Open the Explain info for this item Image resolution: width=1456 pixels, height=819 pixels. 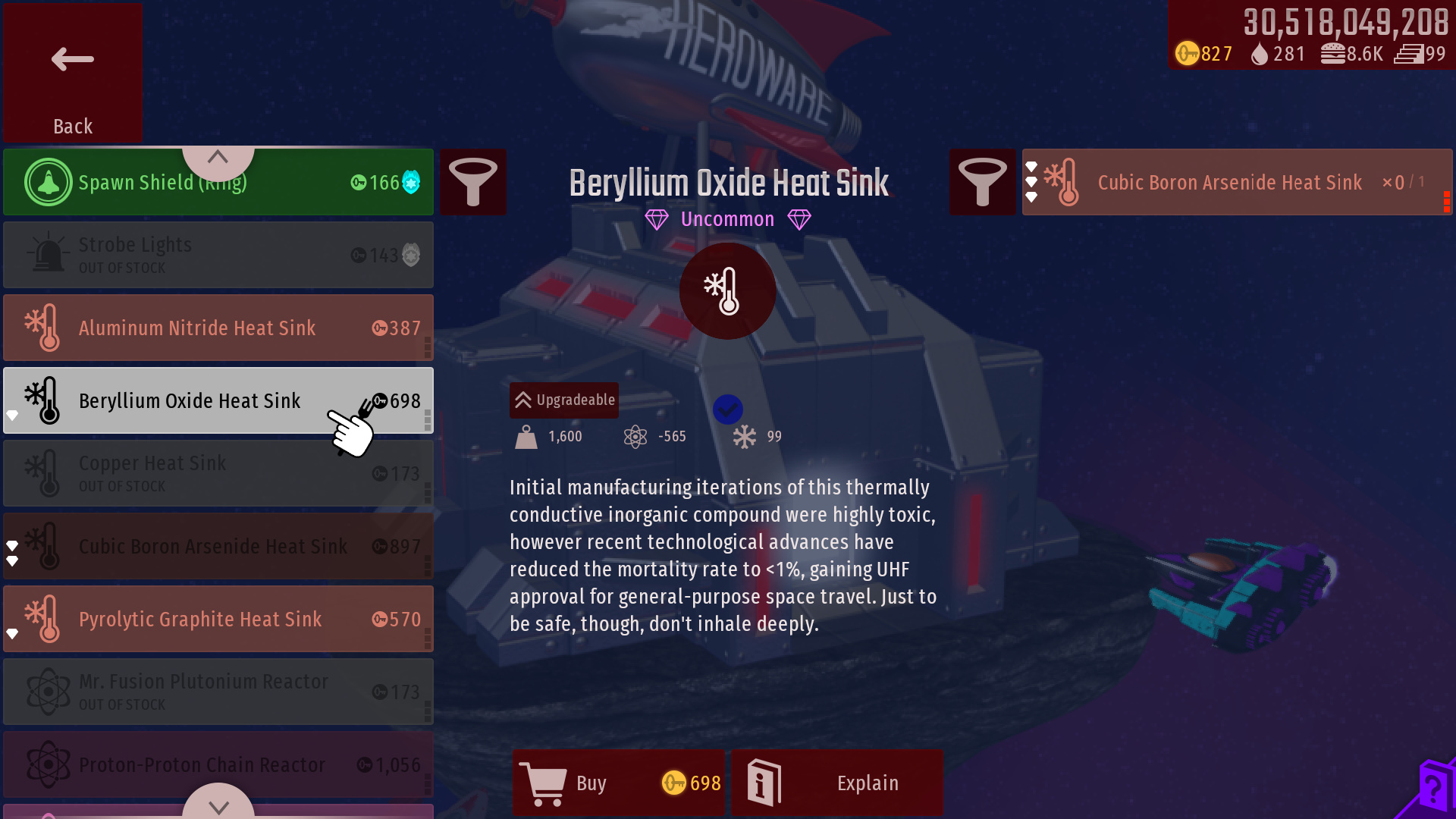[x=837, y=783]
